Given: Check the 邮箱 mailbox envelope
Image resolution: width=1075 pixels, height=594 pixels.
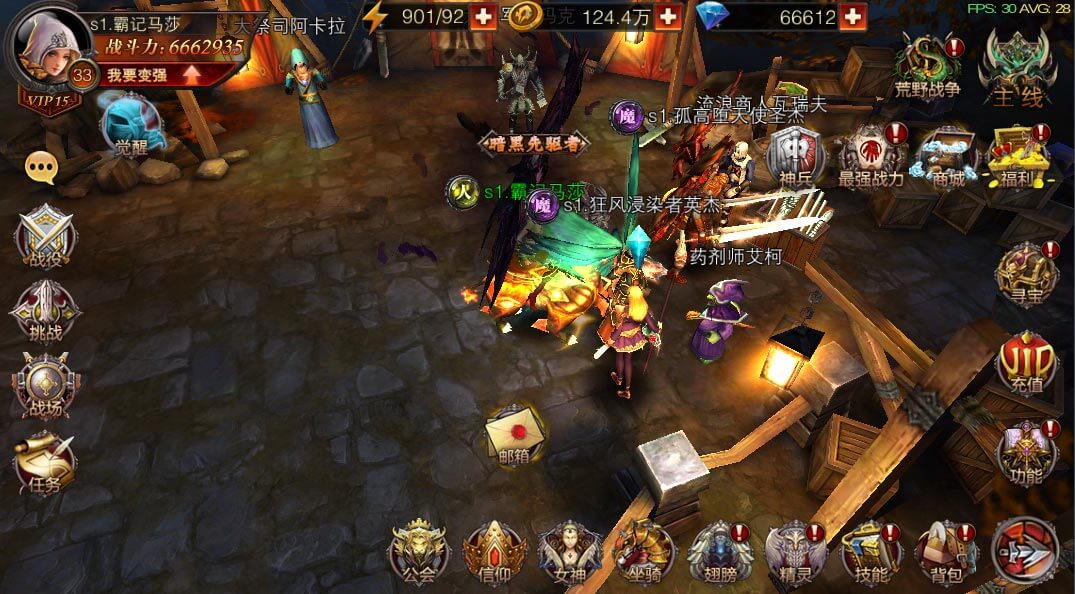Looking at the screenshot, I should tap(513, 434).
